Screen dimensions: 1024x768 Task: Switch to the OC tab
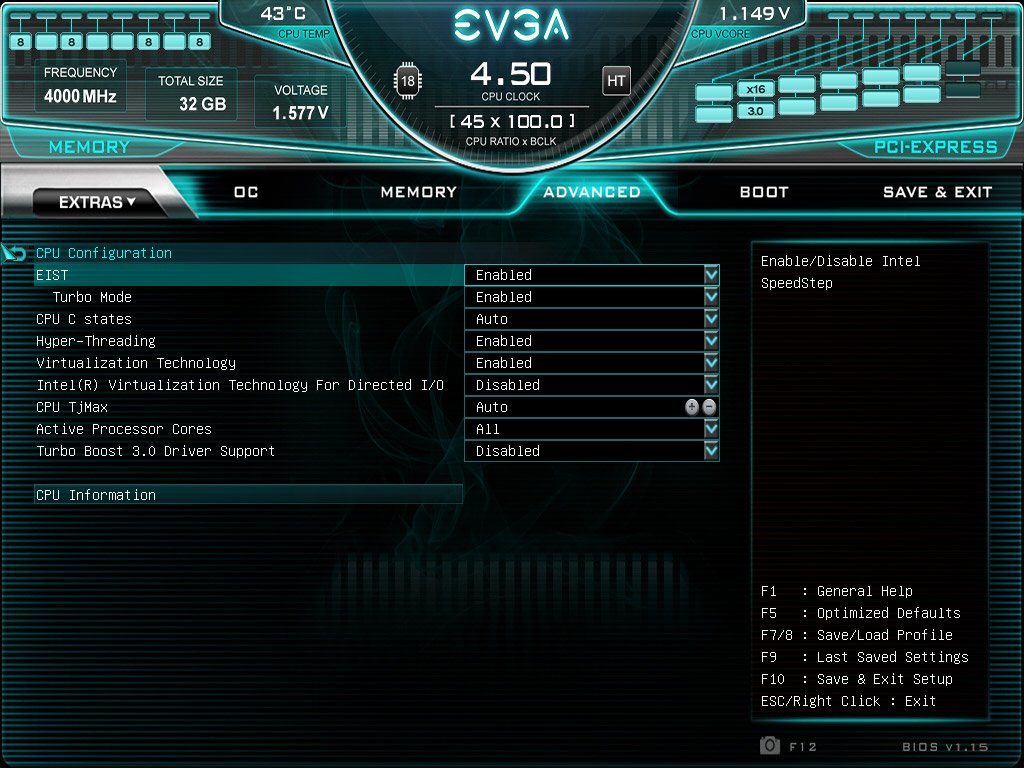(246, 192)
